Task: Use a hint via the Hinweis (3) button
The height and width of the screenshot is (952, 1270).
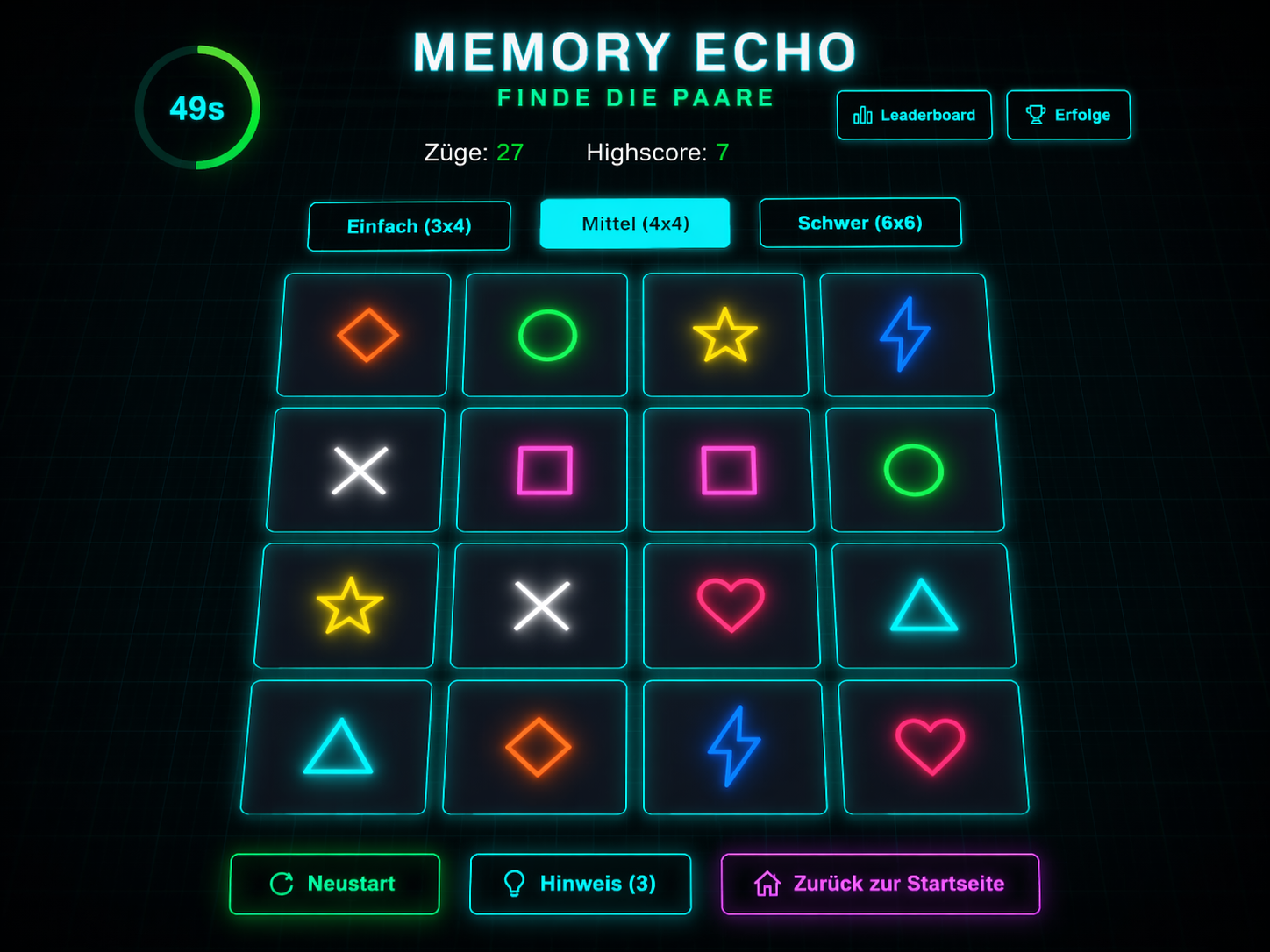Action: (x=580, y=884)
